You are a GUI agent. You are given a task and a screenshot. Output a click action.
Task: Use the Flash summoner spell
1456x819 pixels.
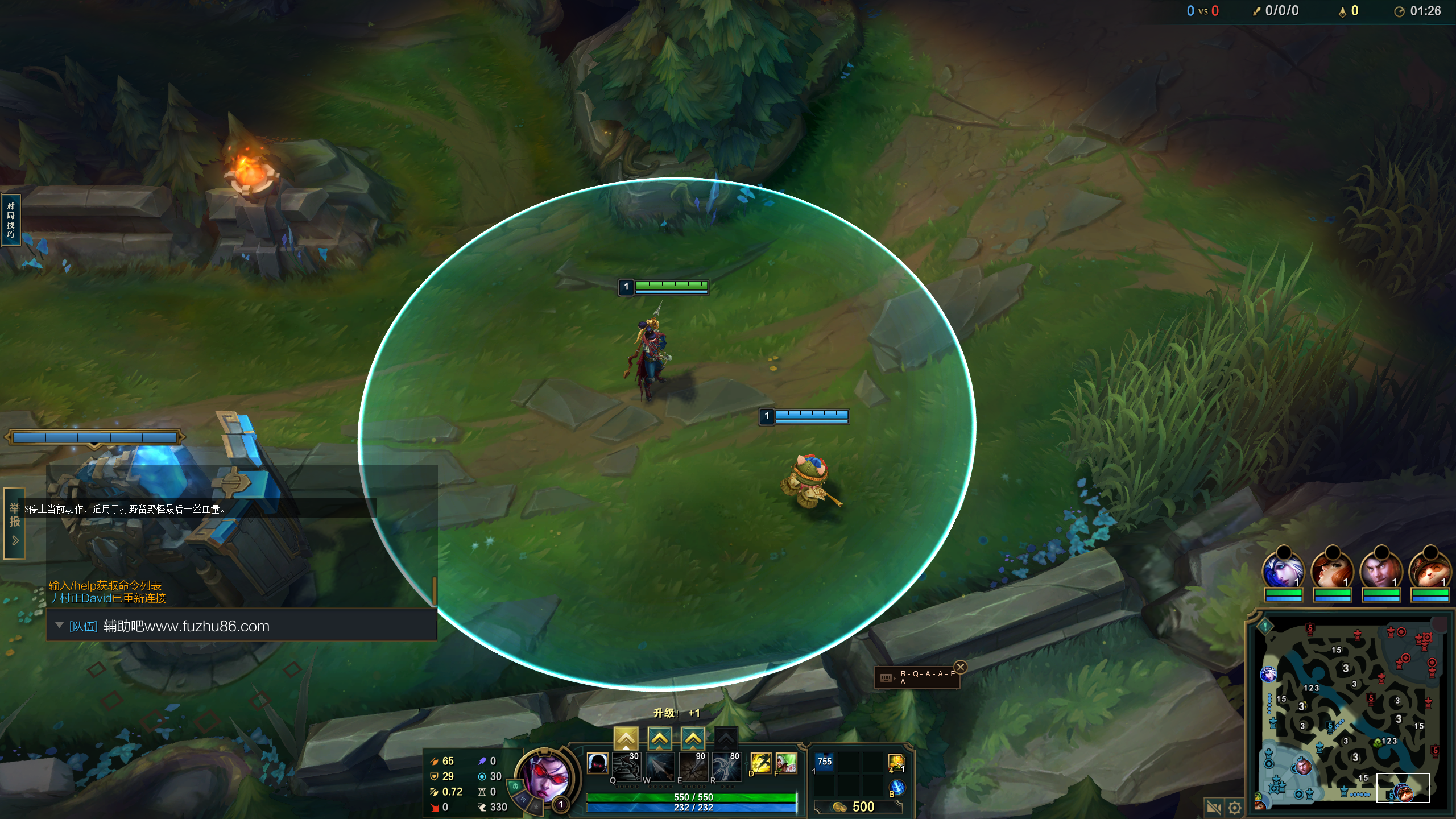[x=760, y=763]
